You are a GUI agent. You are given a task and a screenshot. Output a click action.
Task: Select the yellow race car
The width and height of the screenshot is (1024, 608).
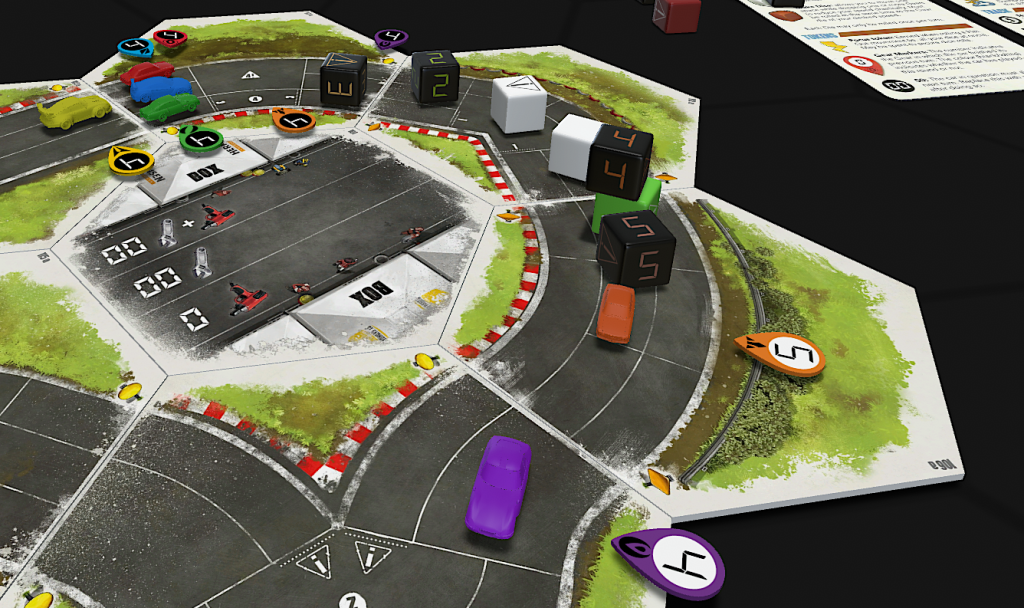coord(75,111)
